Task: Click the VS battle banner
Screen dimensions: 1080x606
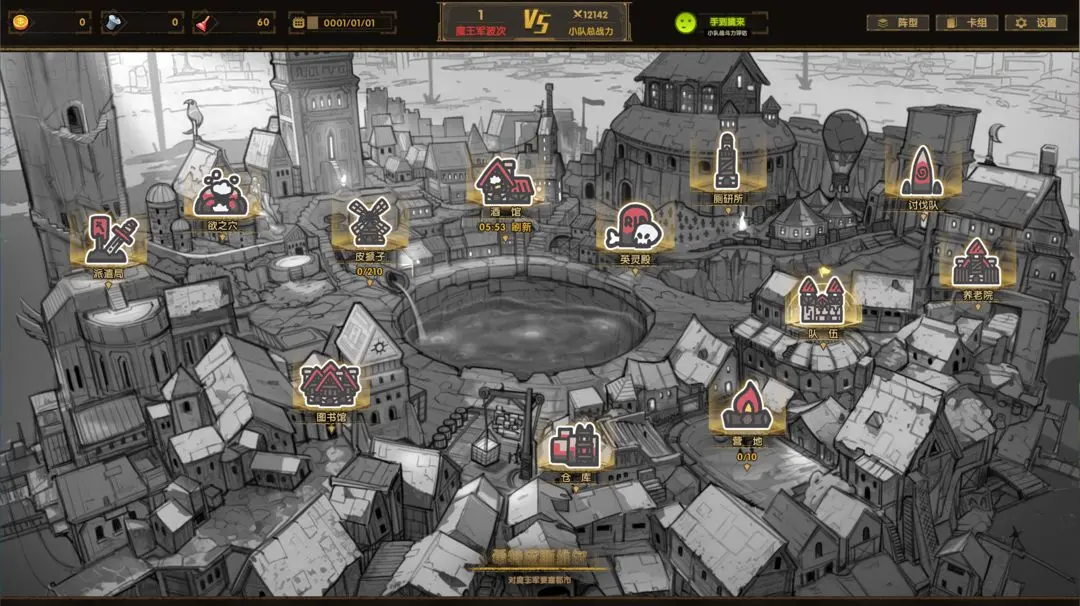Action: pos(535,22)
